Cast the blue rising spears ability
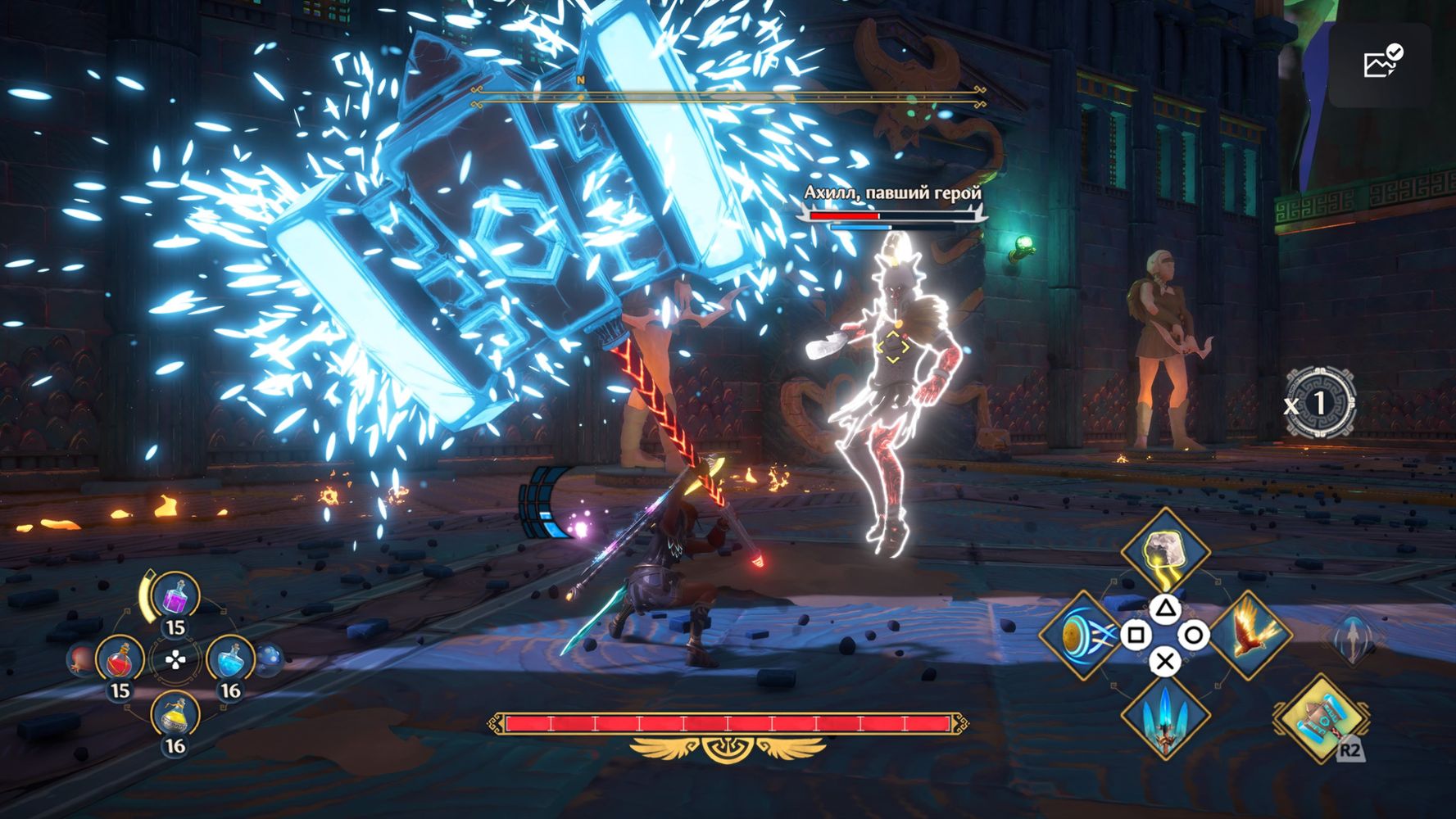Screen dimensions: 1456x819 click(1164, 718)
